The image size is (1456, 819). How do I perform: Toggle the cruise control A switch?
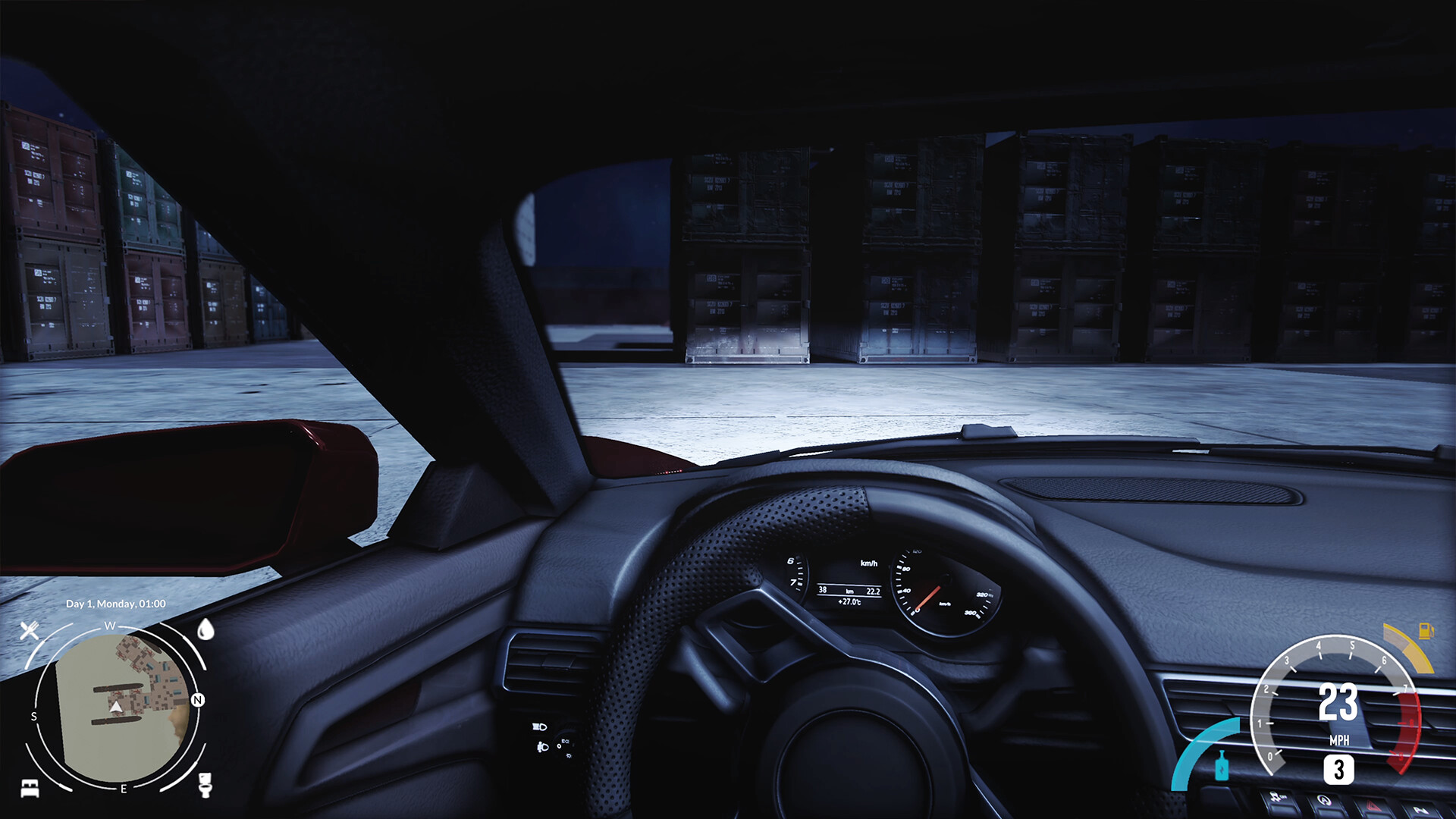click(1324, 800)
